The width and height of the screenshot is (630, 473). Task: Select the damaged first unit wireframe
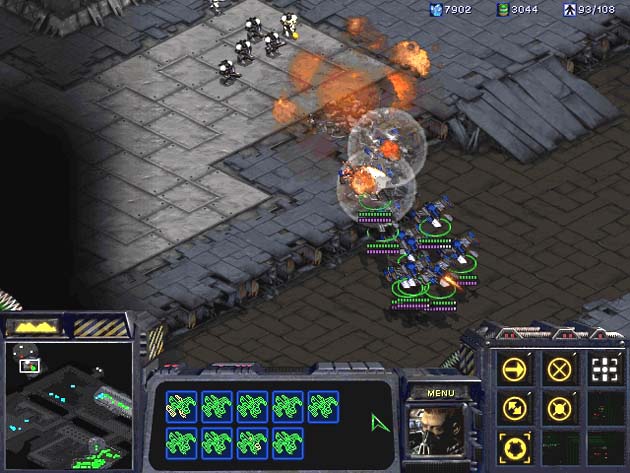click(182, 405)
